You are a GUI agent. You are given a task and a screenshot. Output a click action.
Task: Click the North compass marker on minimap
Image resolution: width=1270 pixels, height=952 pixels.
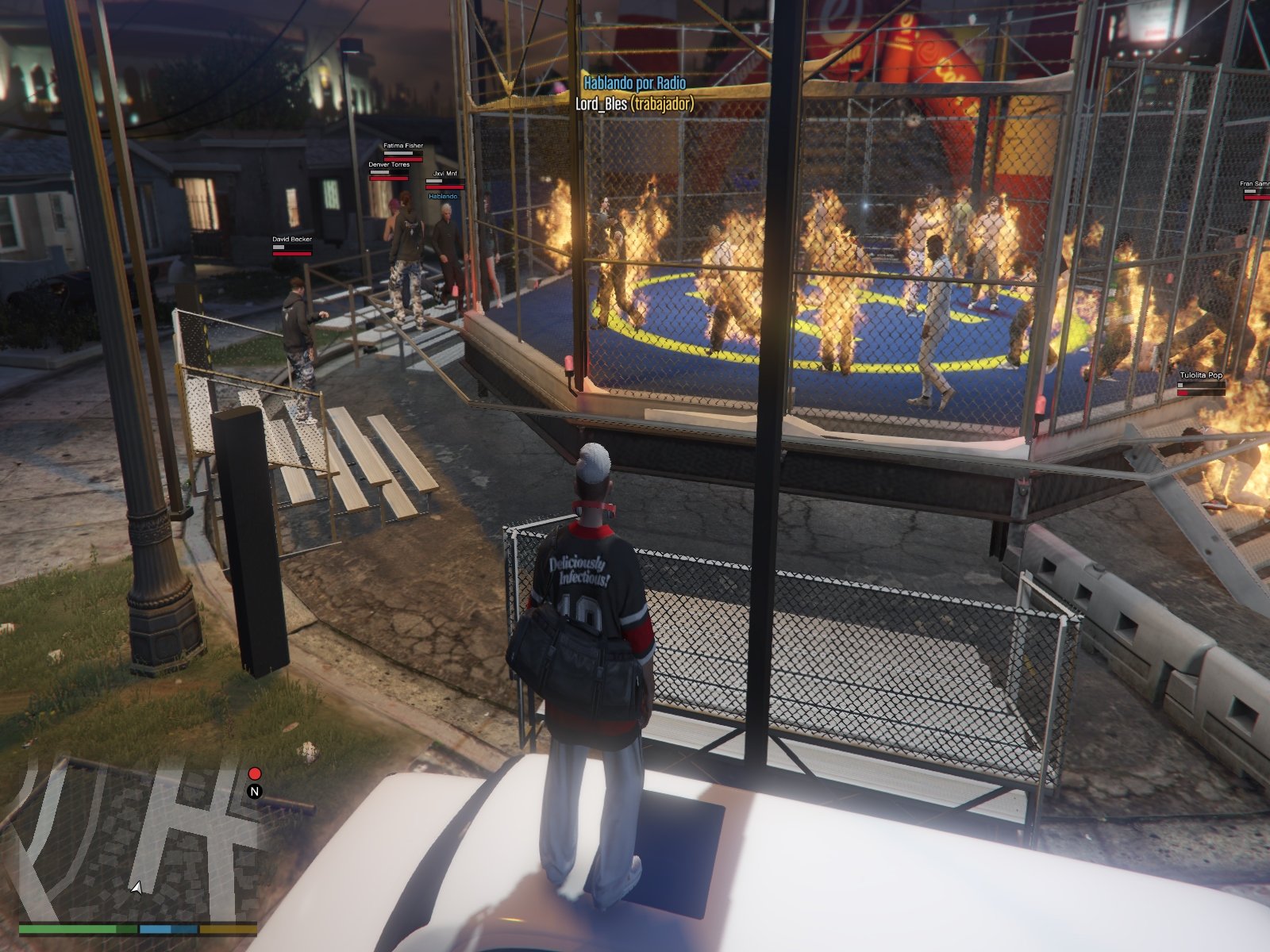coord(255,791)
